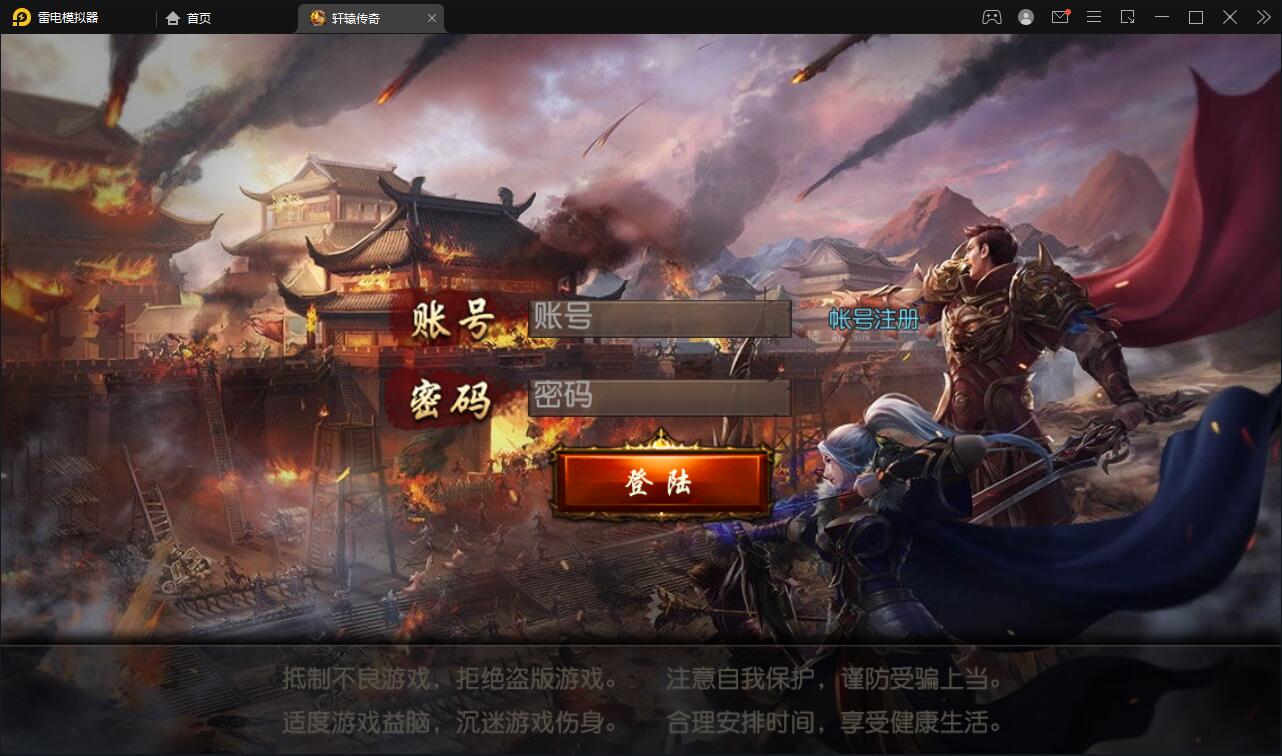Open the user profile avatar
The width and height of the screenshot is (1282, 756).
1026,17
